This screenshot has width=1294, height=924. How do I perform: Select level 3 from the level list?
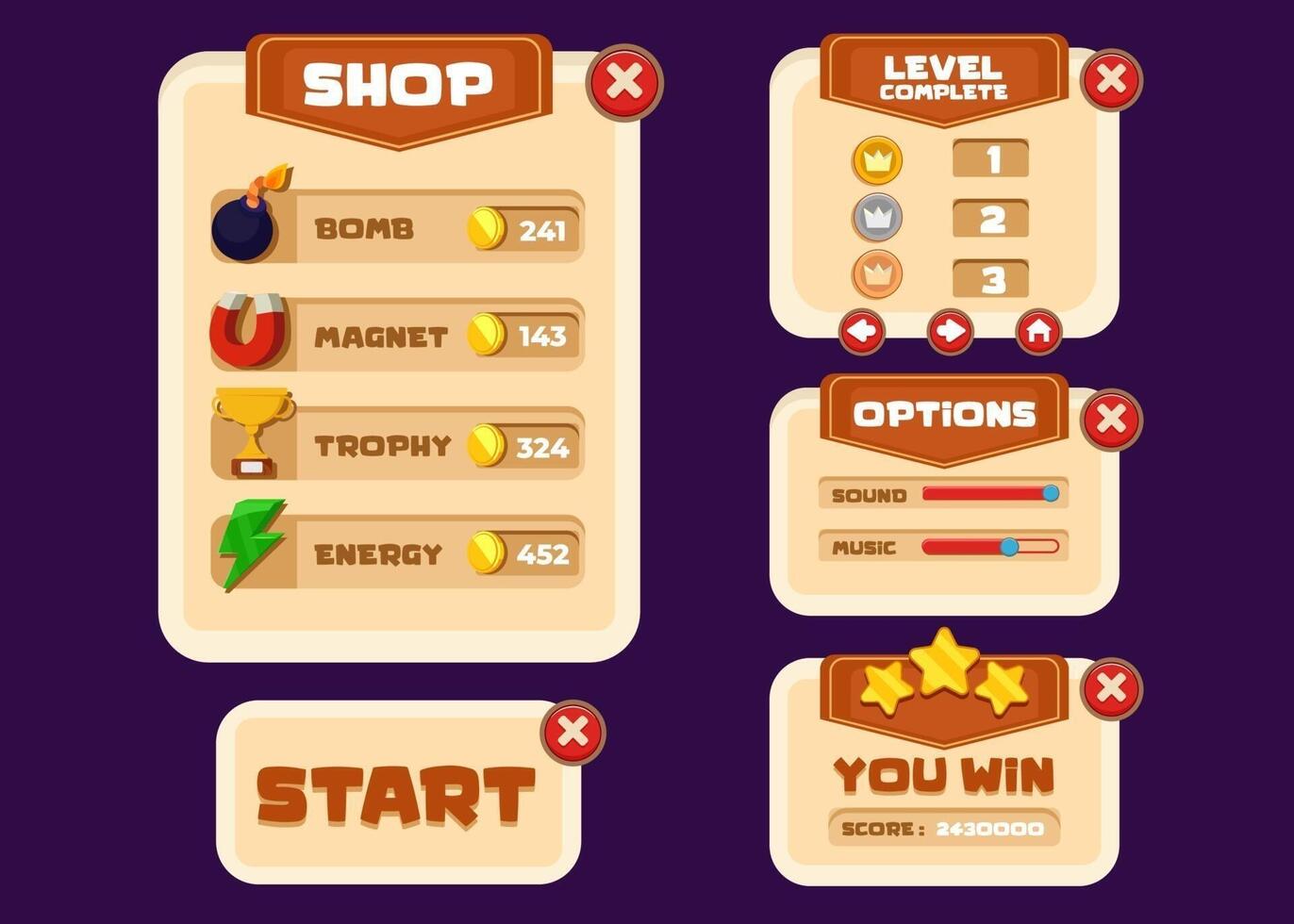pyautogui.click(x=990, y=277)
